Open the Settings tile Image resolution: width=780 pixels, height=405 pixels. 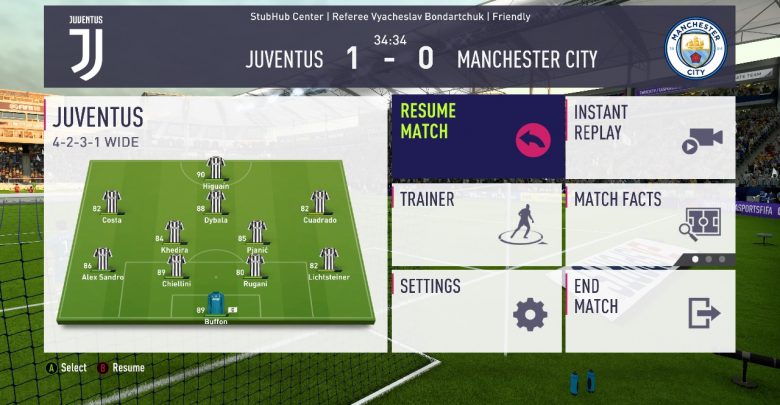476,310
